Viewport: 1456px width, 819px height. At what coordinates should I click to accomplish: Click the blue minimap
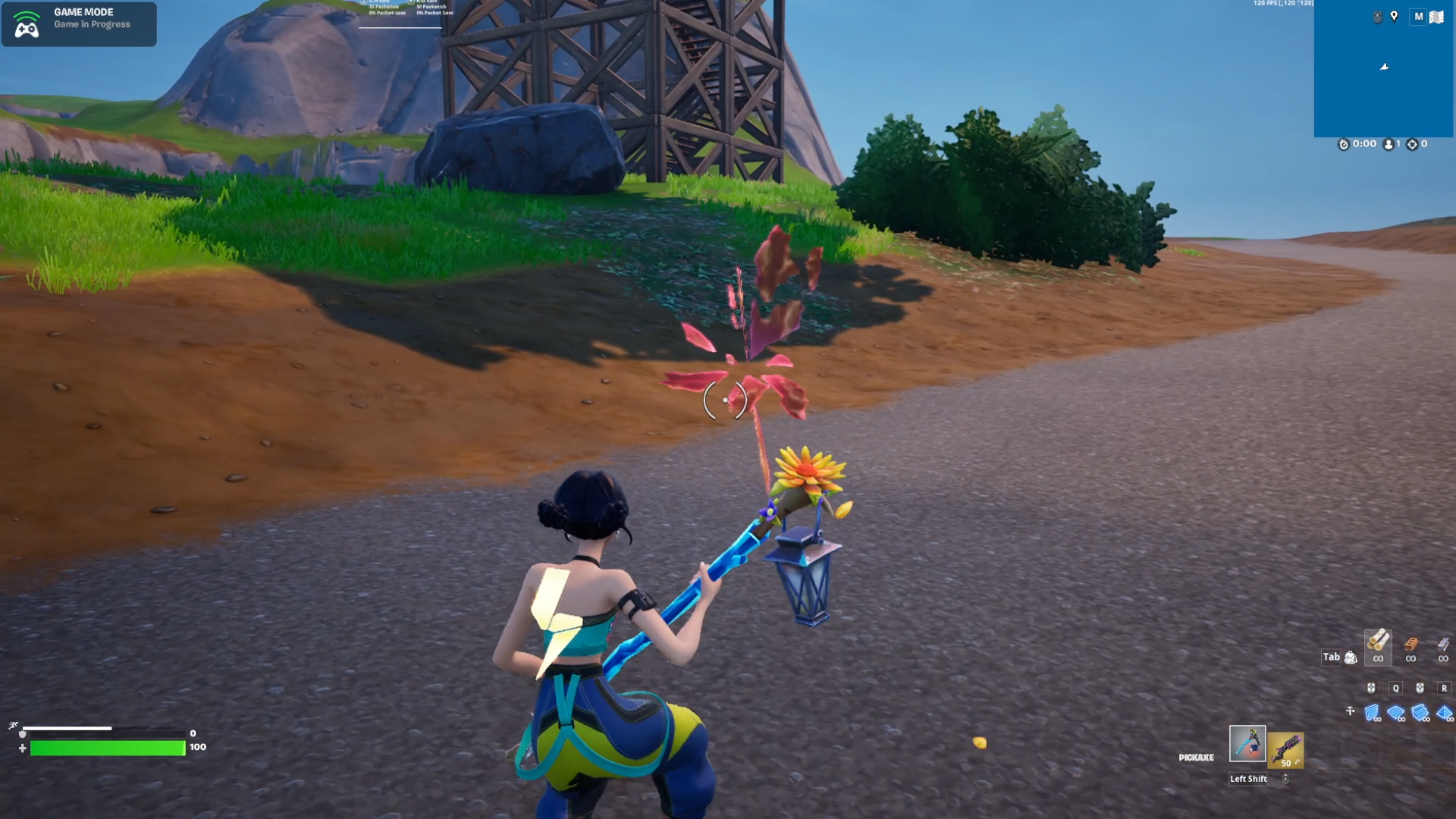click(1382, 76)
